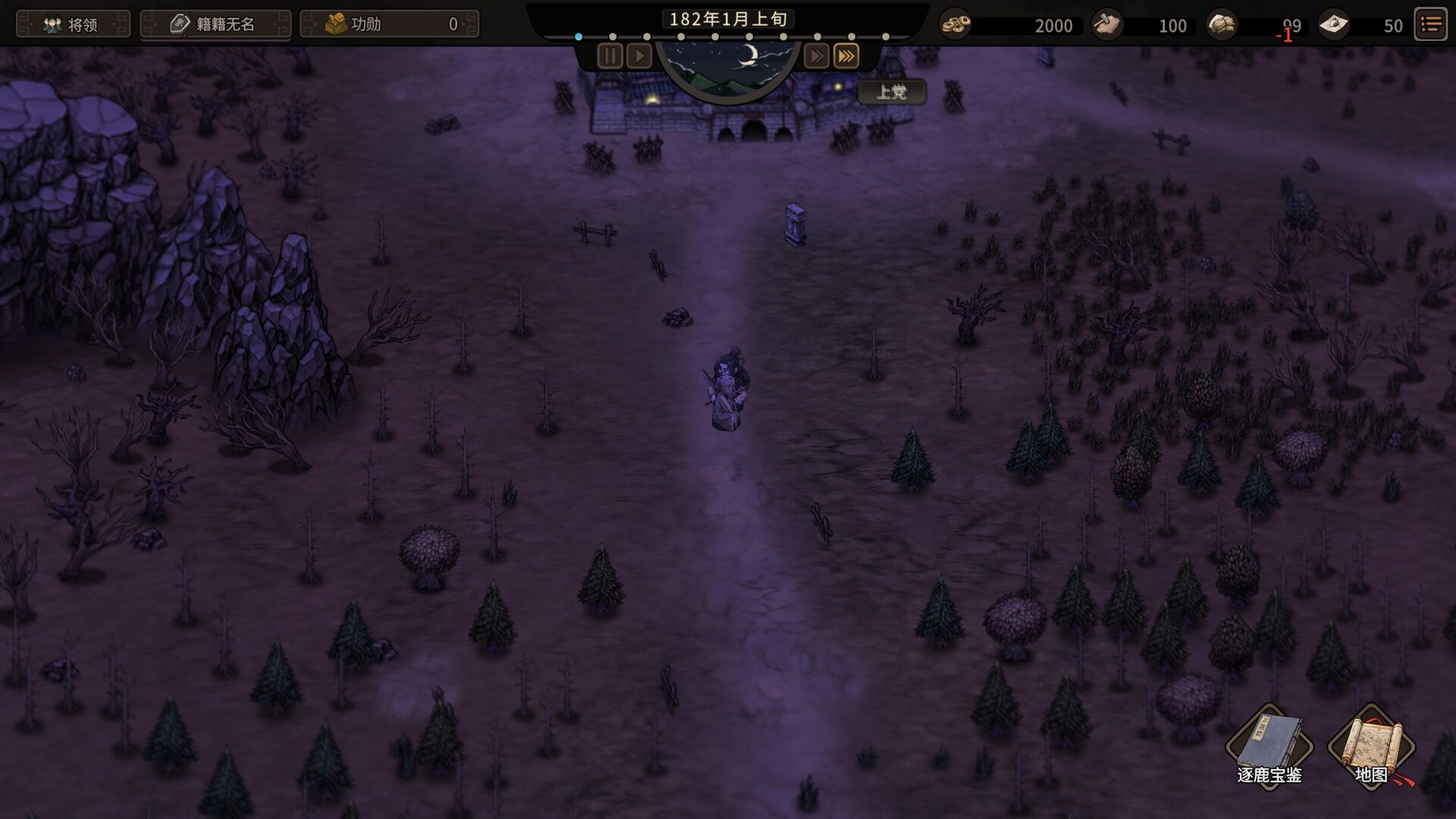Click the coin currency icon
Image resolution: width=1456 pixels, height=819 pixels.
(x=955, y=25)
